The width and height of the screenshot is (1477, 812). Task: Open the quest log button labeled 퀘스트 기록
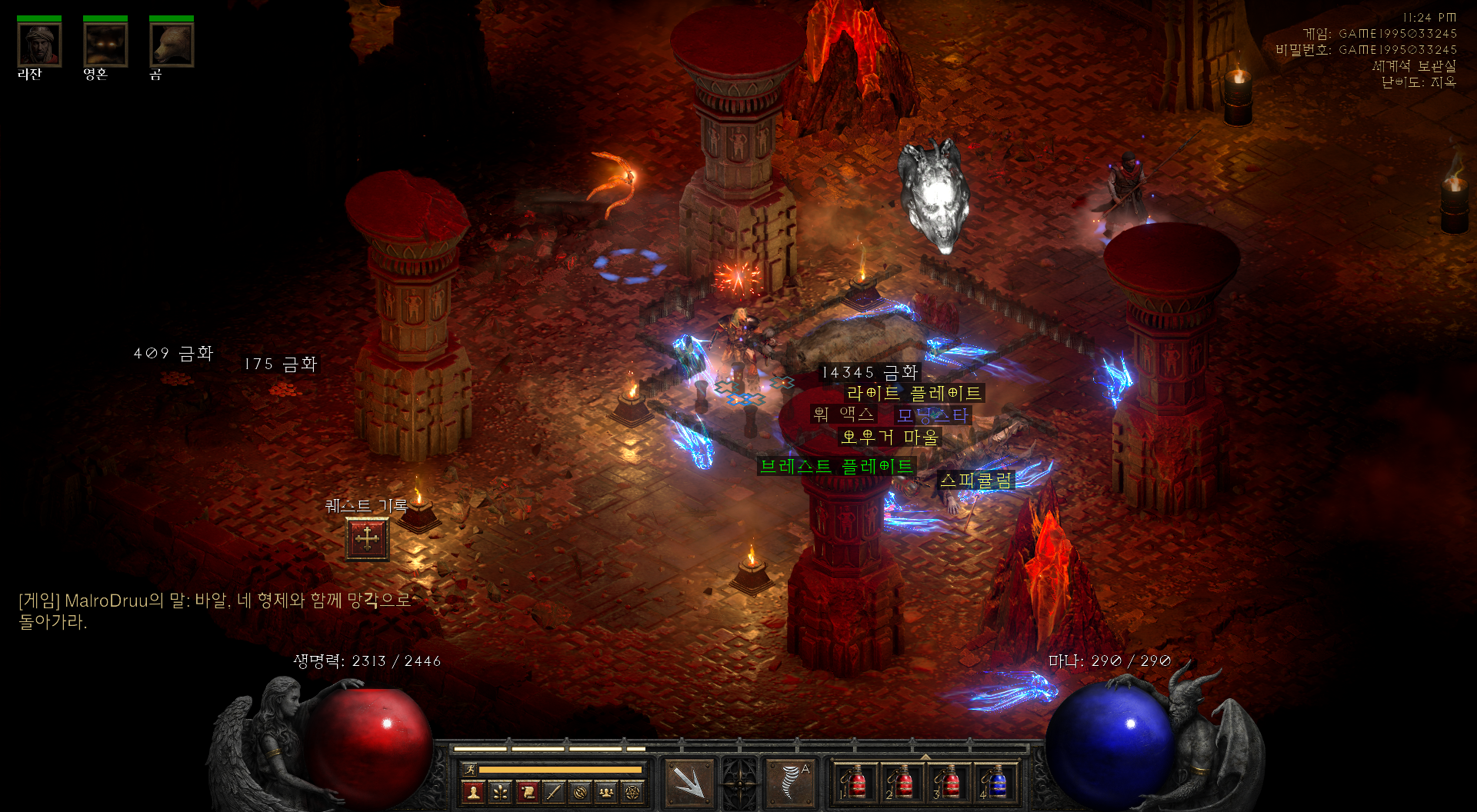[367, 538]
